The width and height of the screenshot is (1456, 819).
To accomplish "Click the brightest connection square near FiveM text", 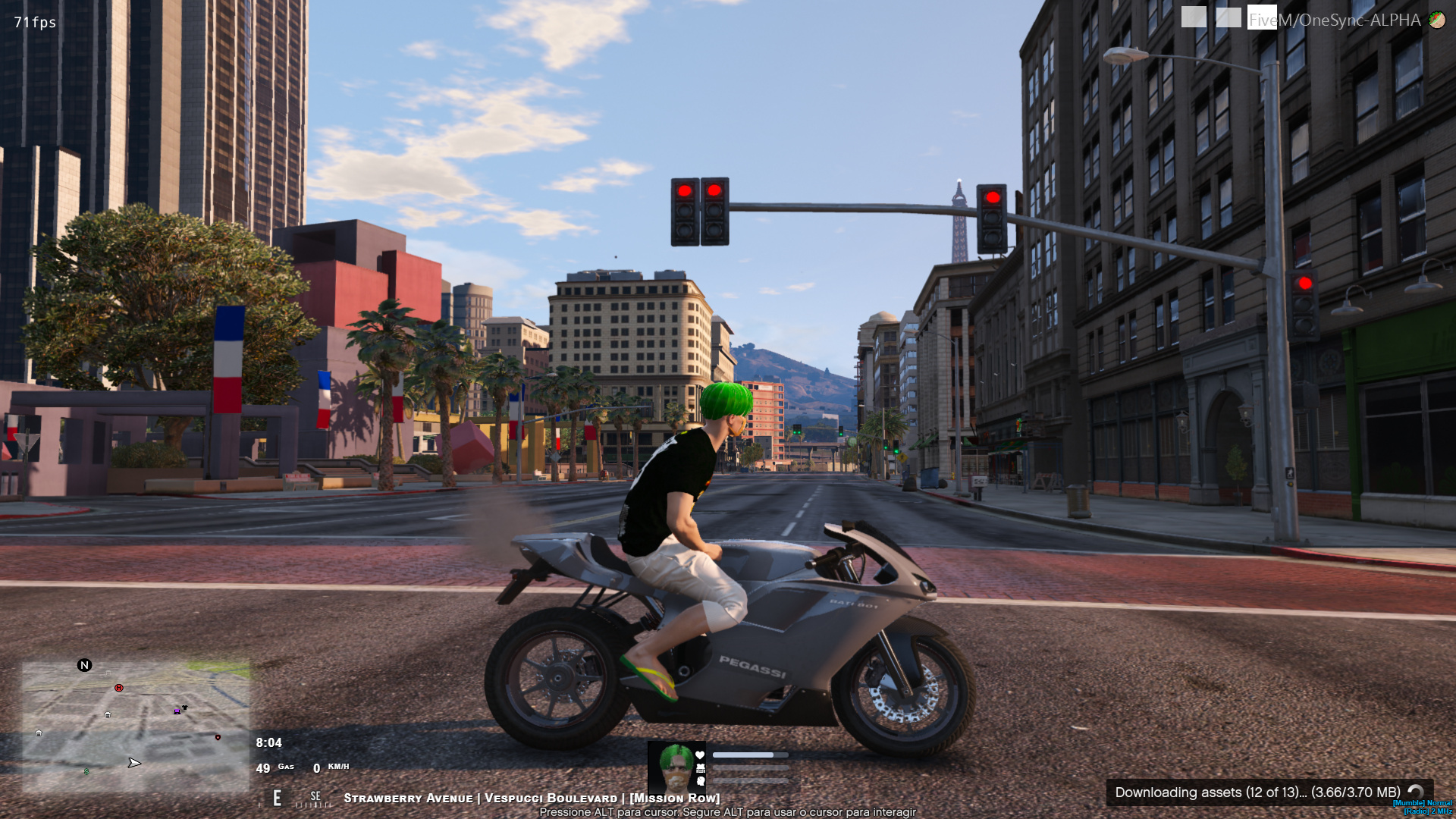I will tap(1262, 17).
